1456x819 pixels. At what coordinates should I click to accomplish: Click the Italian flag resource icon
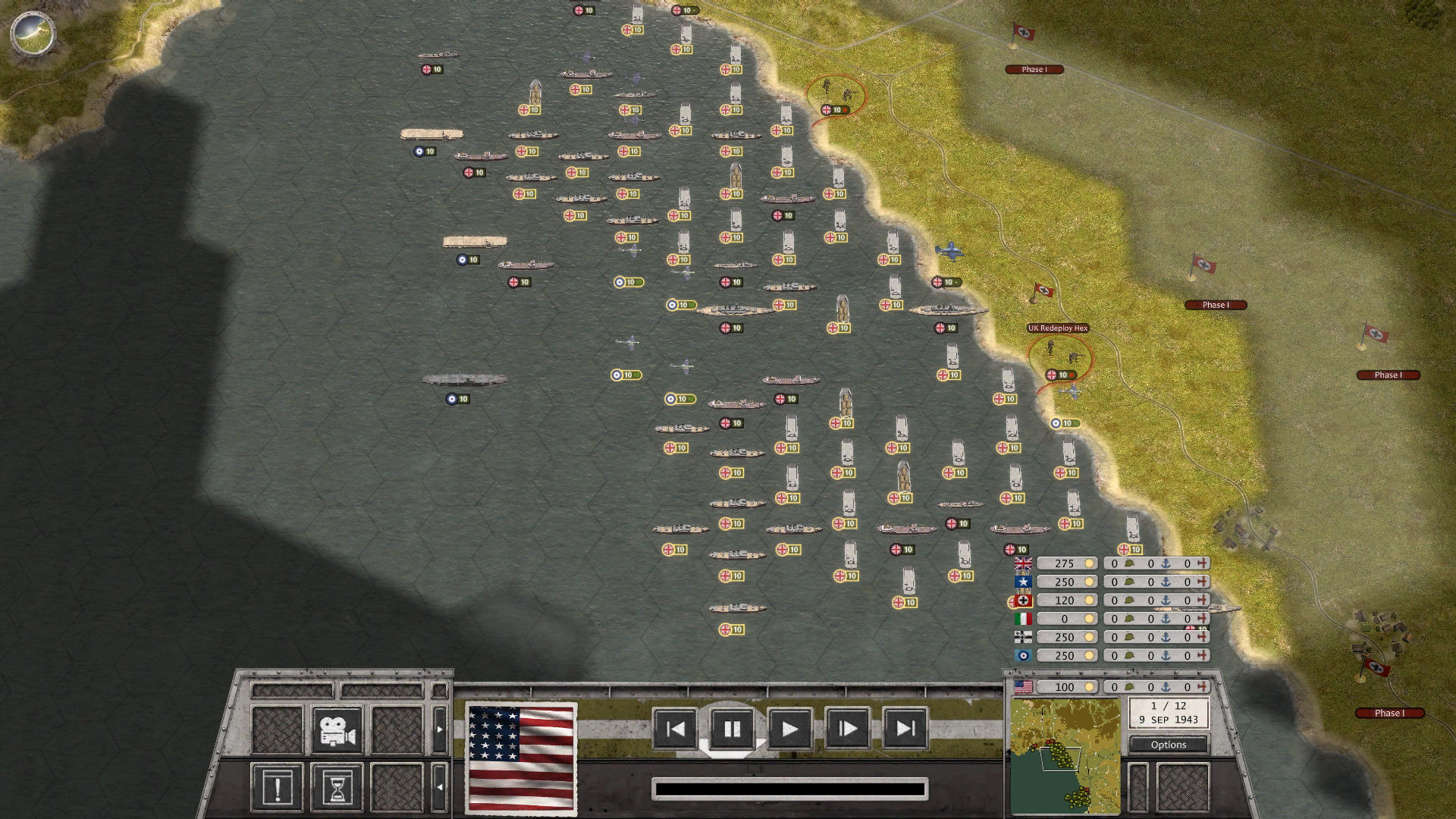click(1022, 619)
